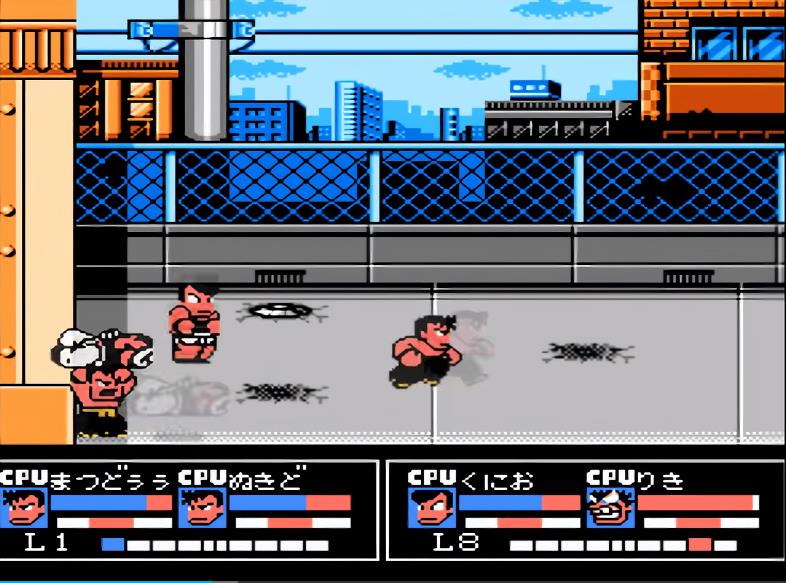
Task: Select Riki's character portrait
Action: (610, 508)
